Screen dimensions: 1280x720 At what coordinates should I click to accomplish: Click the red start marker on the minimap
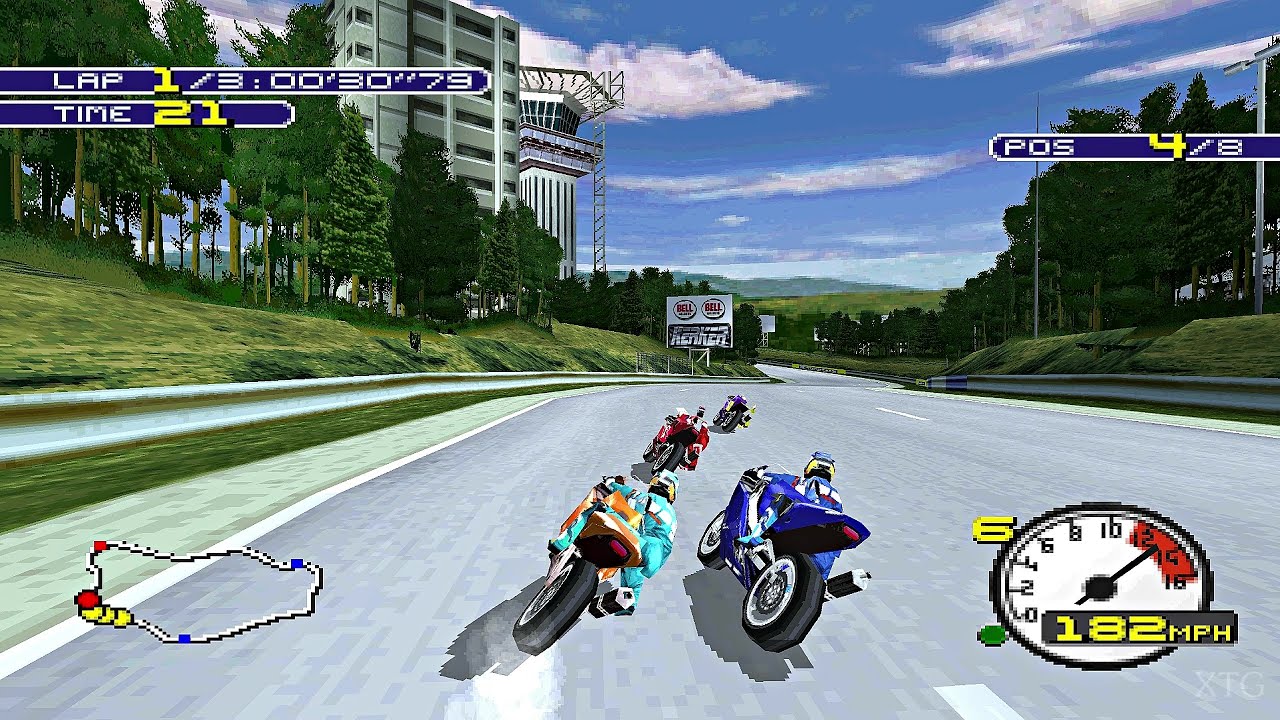coord(99,545)
